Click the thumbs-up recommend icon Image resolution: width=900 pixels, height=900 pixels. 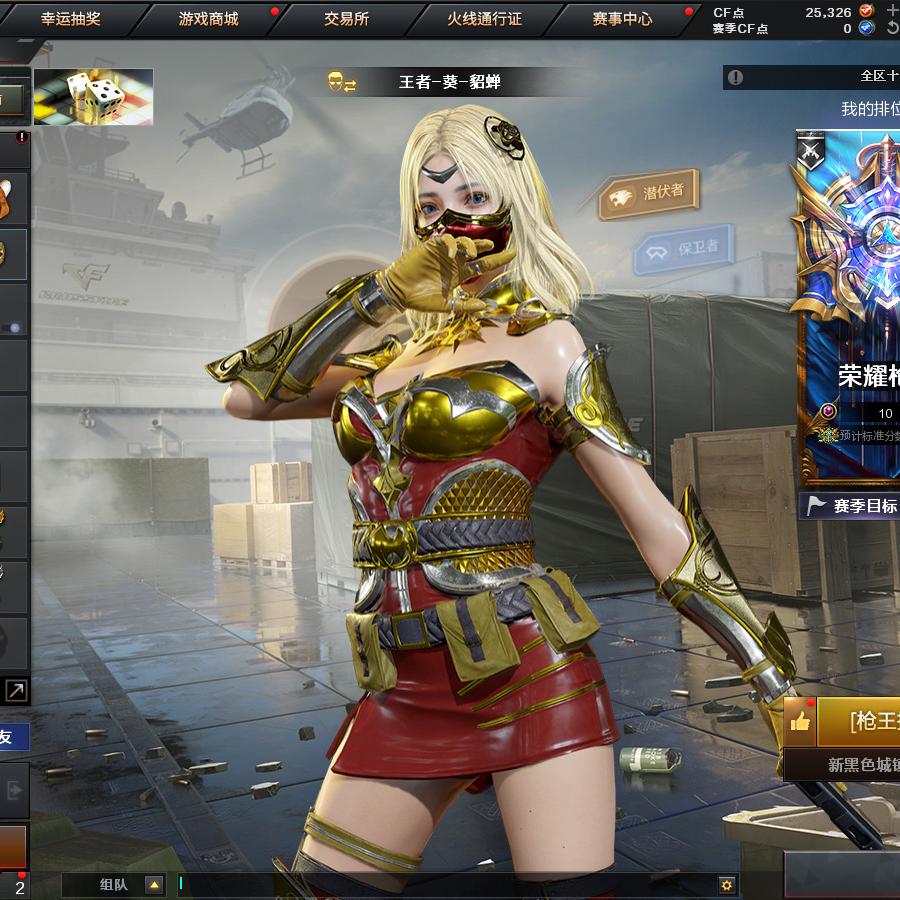799,721
